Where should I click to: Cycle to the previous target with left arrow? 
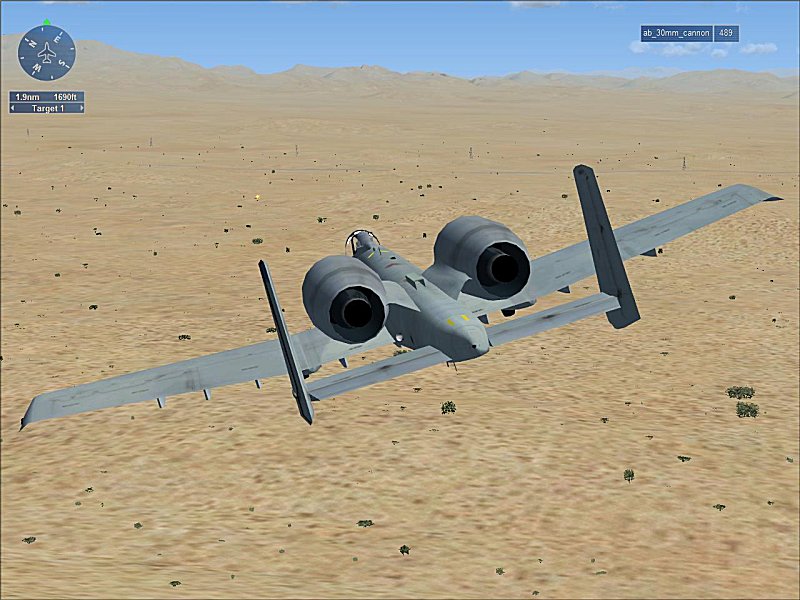click(13, 108)
